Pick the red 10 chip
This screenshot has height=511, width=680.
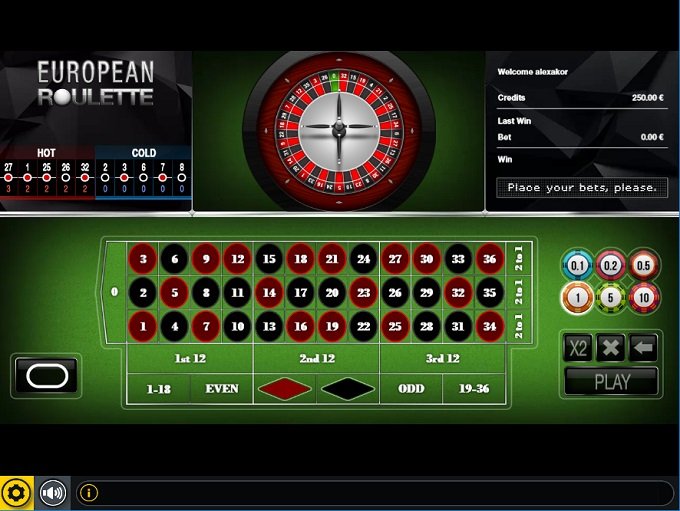[x=644, y=297]
